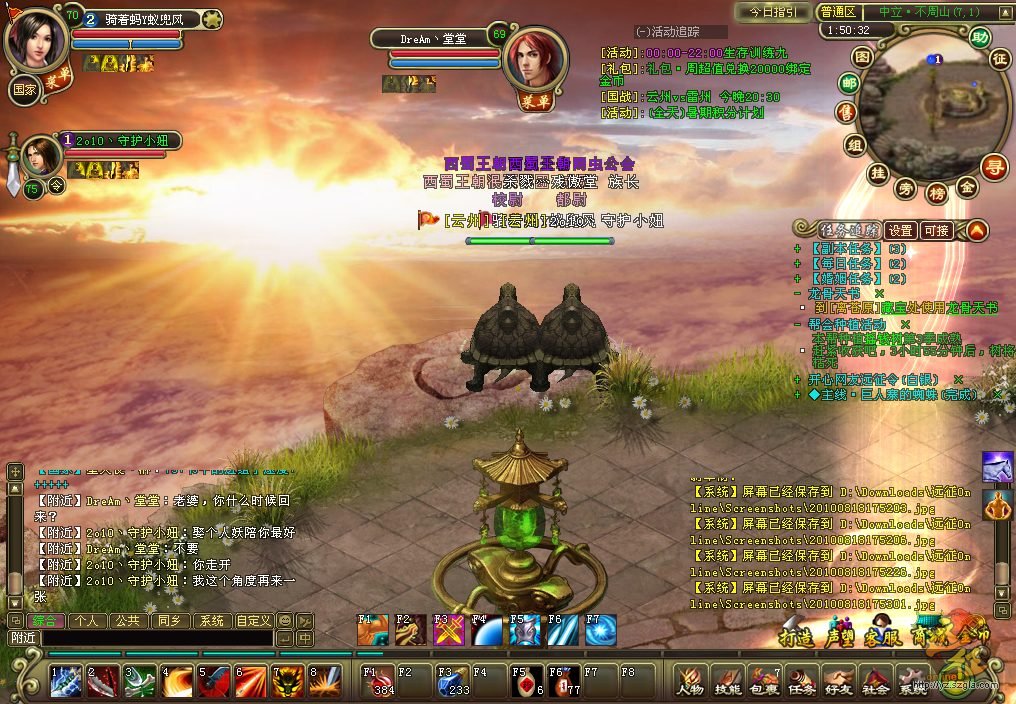Switch chat to the 系统 tab
This screenshot has height=704, width=1016.
click(x=211, y=621)
